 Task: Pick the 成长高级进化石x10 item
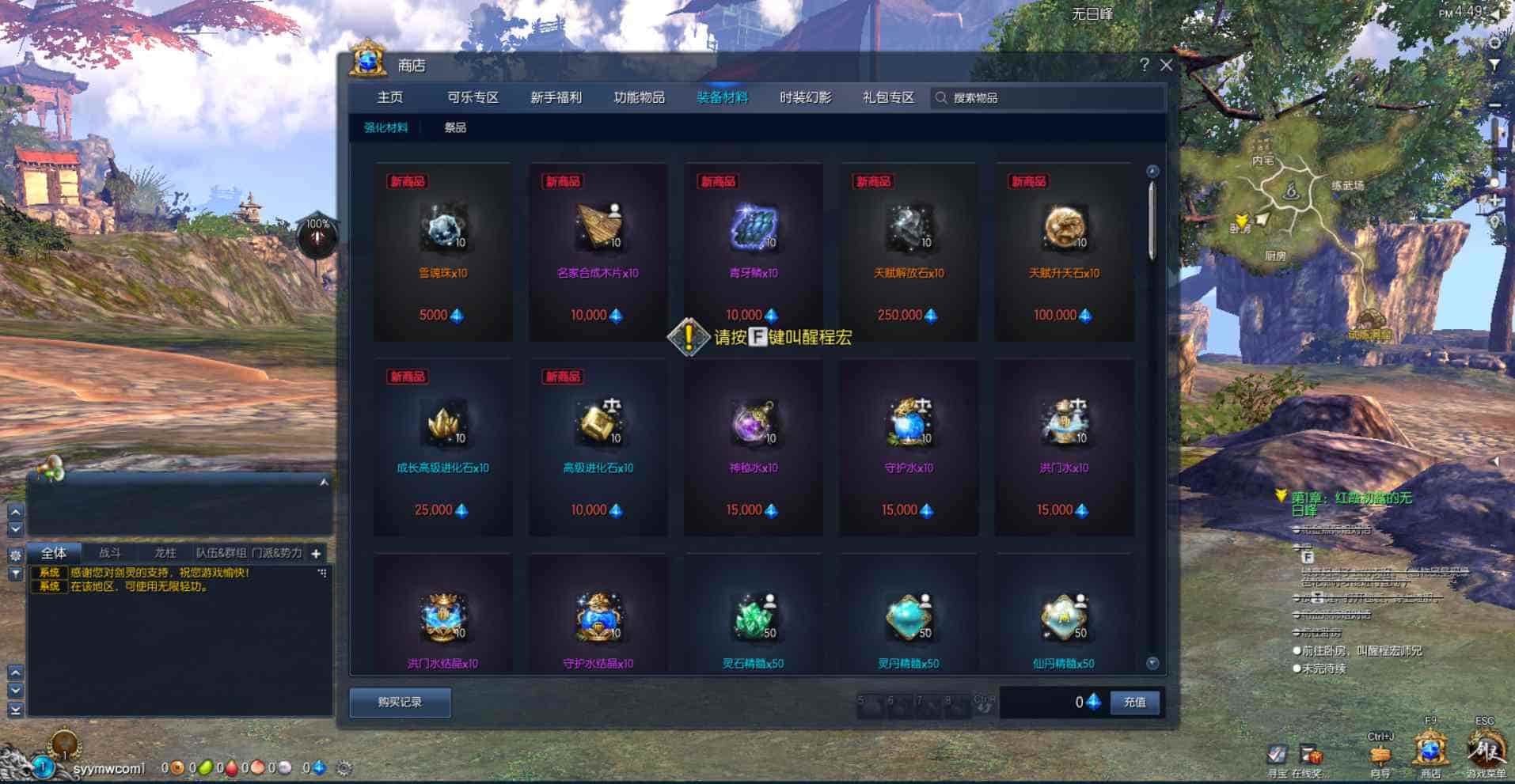point(443,447)
